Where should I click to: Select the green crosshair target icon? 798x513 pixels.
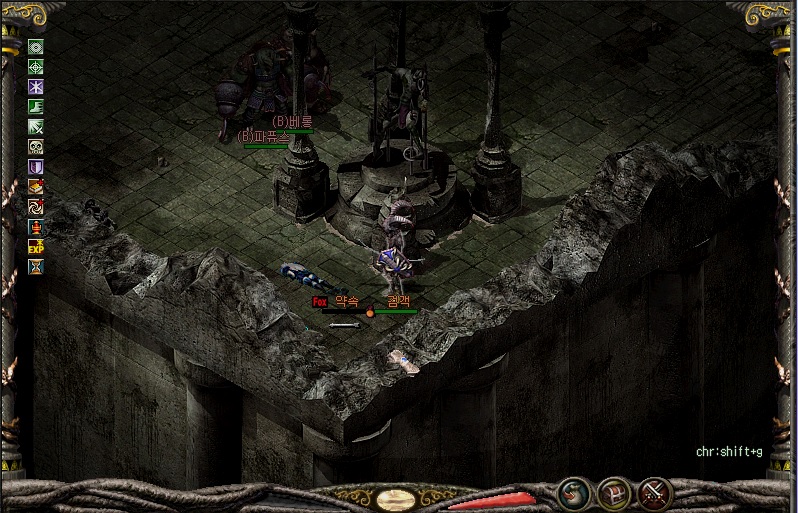click(36, 67)
